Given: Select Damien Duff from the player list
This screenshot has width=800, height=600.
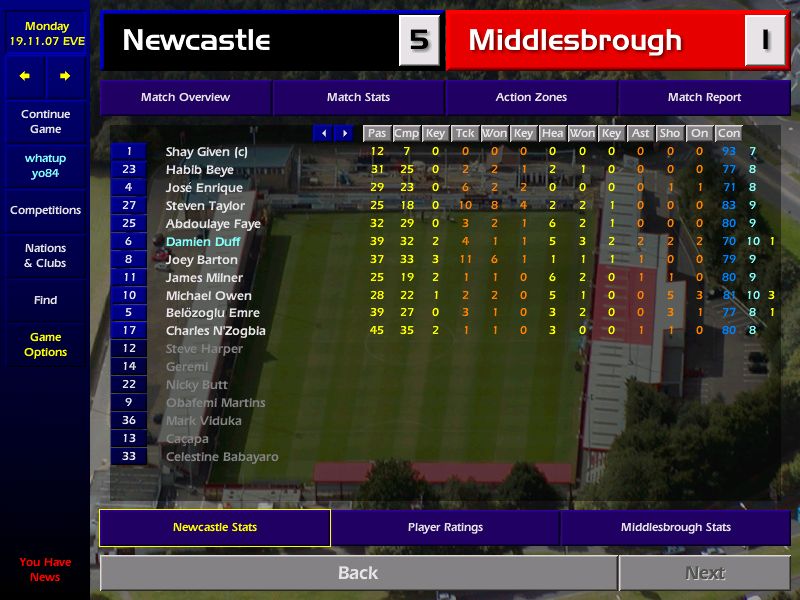Looking at the screenshot, I should click(203, 242).
